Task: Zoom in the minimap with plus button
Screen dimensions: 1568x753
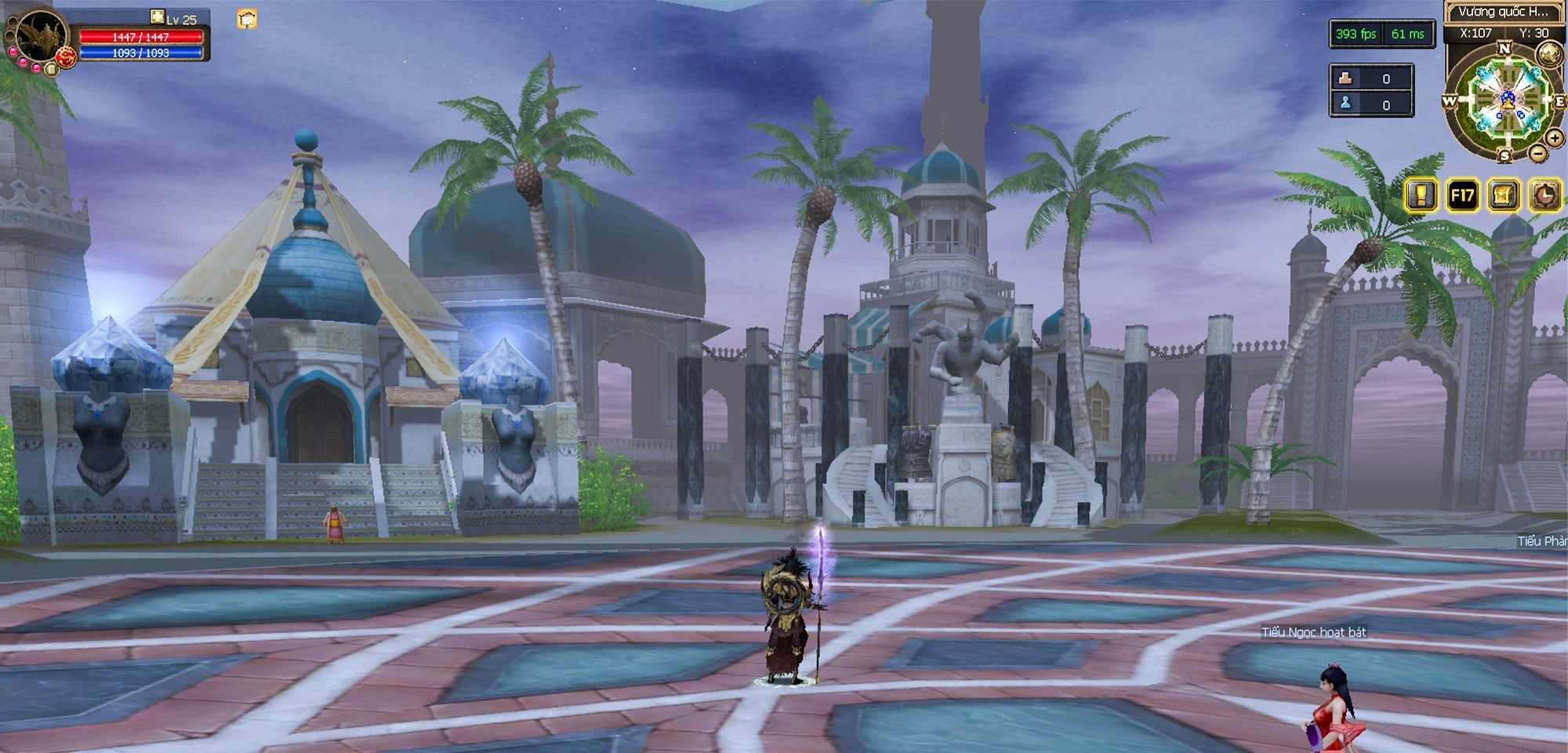Action: (x=1554, y=139)
